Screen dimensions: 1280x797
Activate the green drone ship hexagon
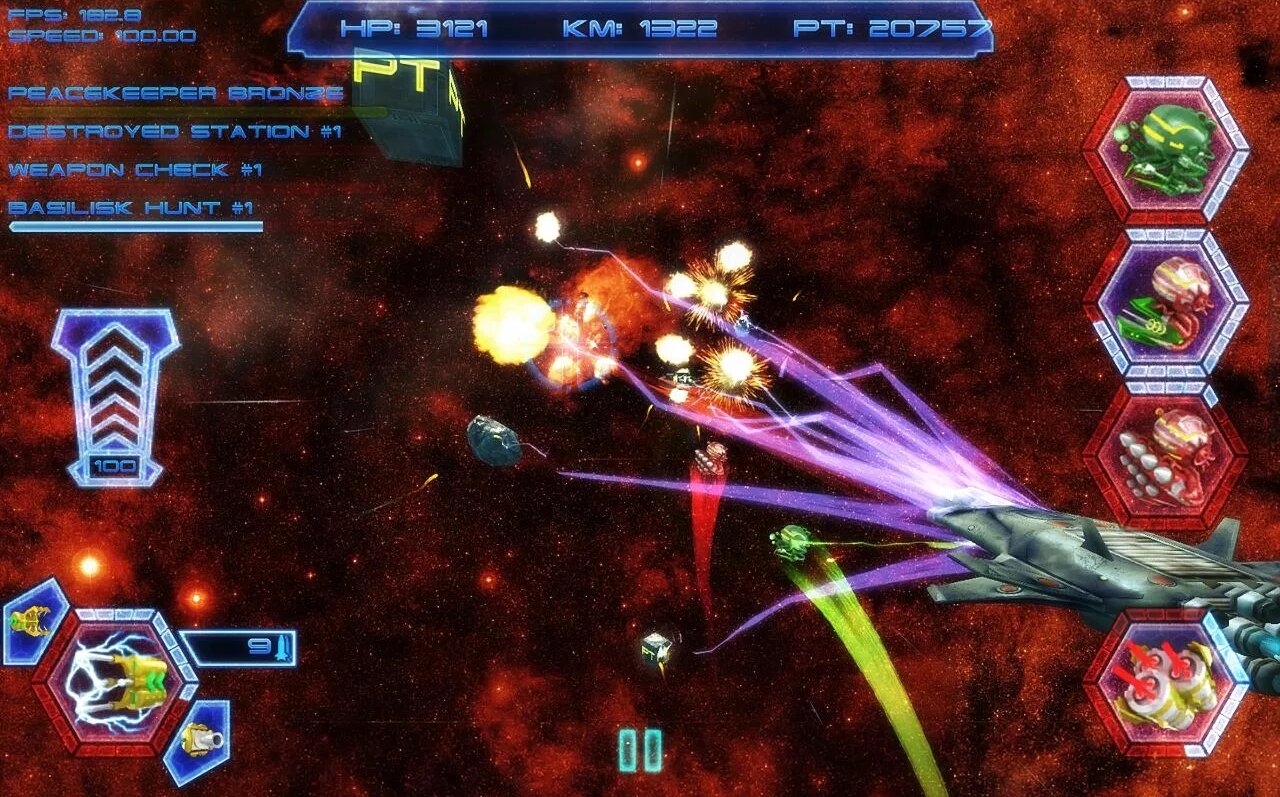[1165, 149]
